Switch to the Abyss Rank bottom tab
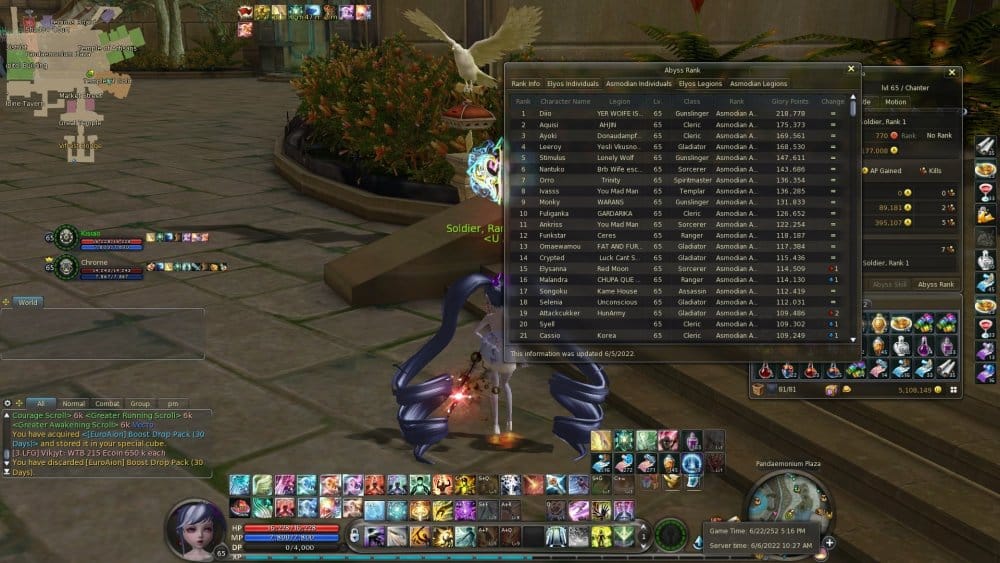Screen dimensions: 1000x563 tap(936, 285)
